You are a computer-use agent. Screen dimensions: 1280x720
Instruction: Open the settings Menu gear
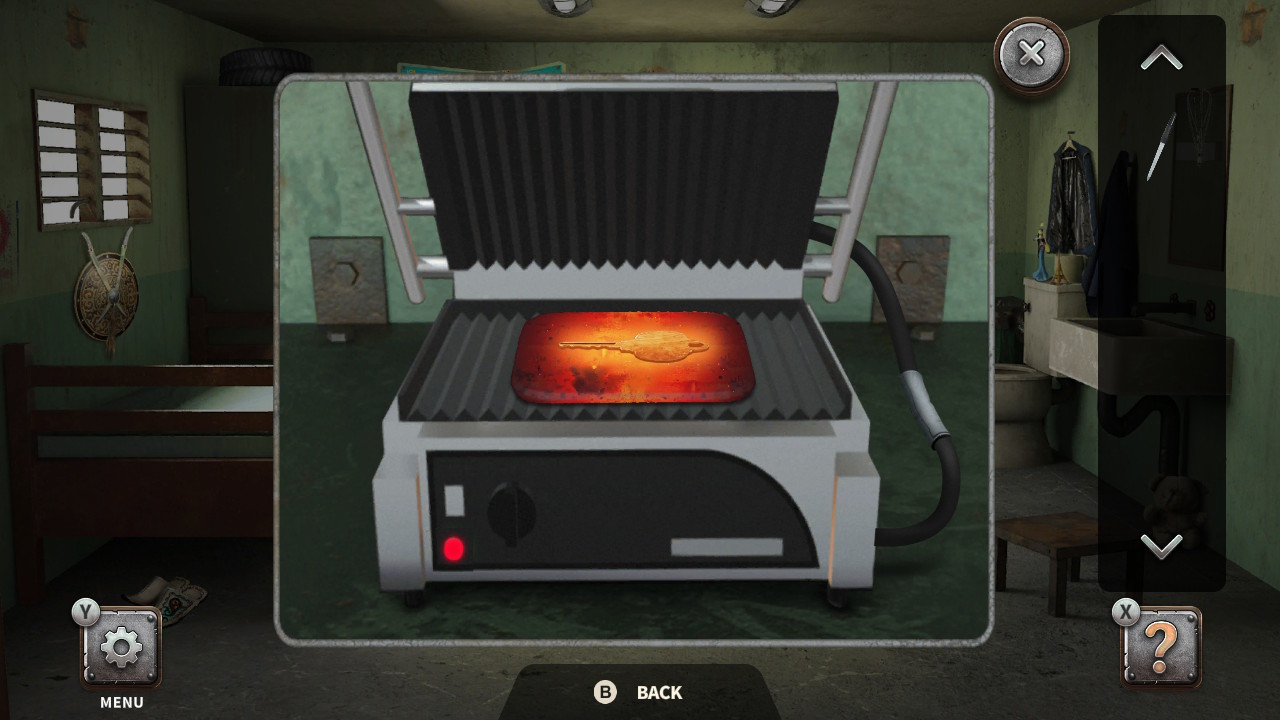119,646
